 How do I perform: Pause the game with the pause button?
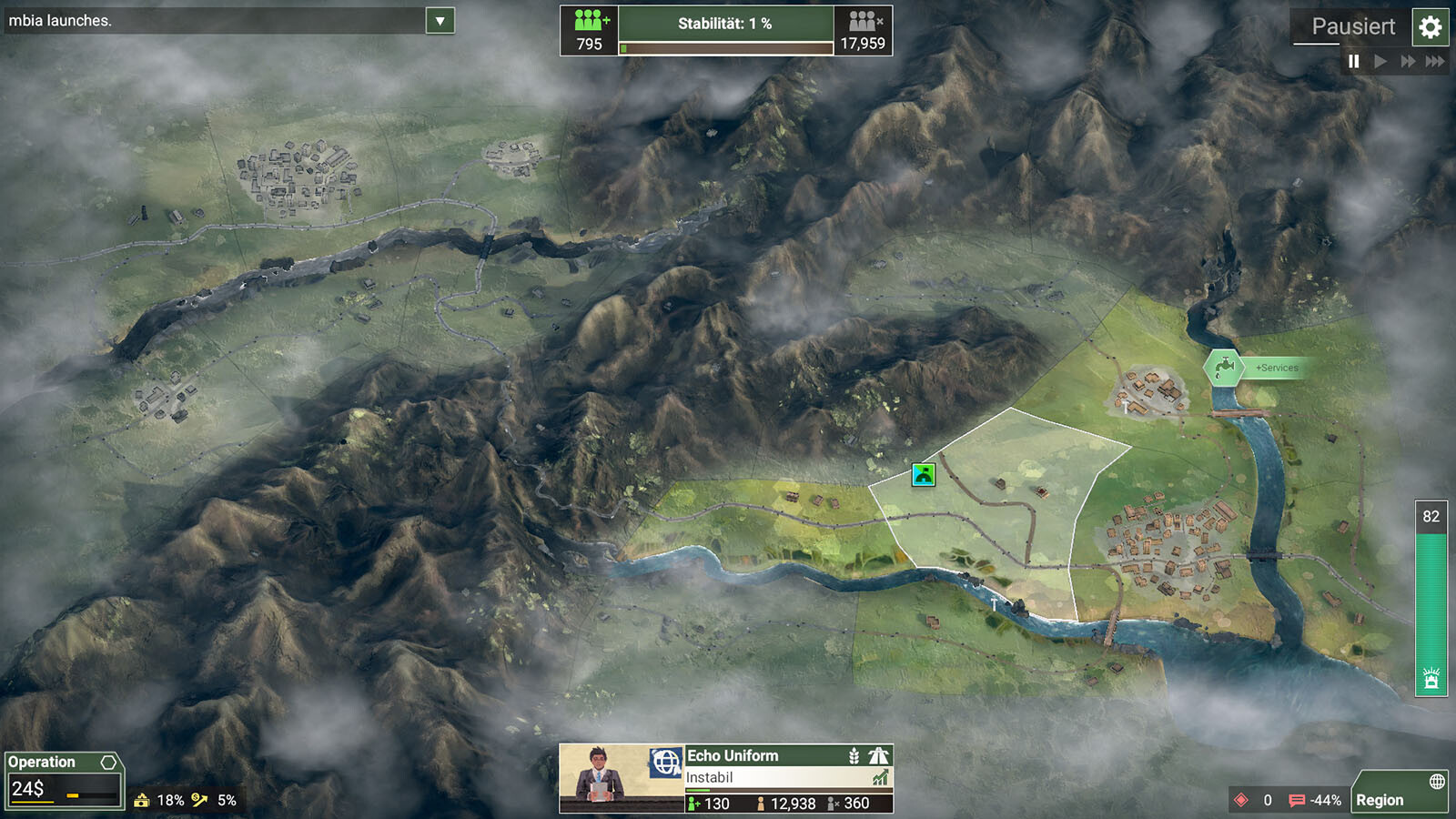(1353, 61)
